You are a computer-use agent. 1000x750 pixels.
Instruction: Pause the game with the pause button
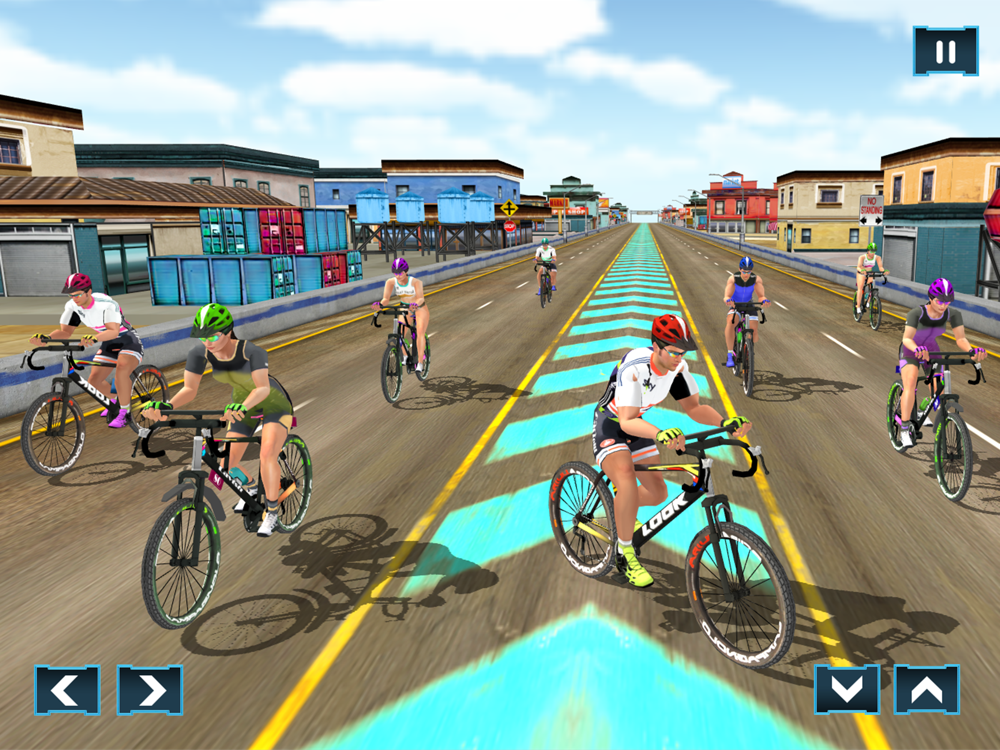click(x=945, y=51)
